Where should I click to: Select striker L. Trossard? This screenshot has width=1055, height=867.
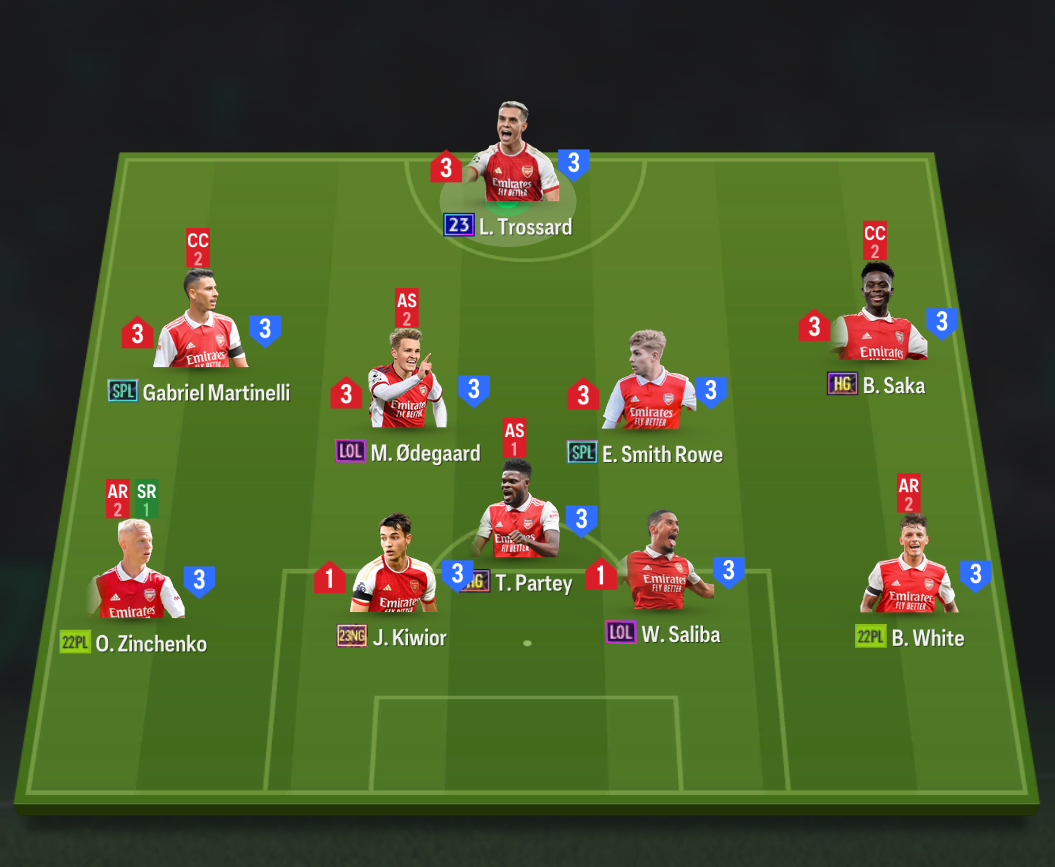tap(513, 157)
